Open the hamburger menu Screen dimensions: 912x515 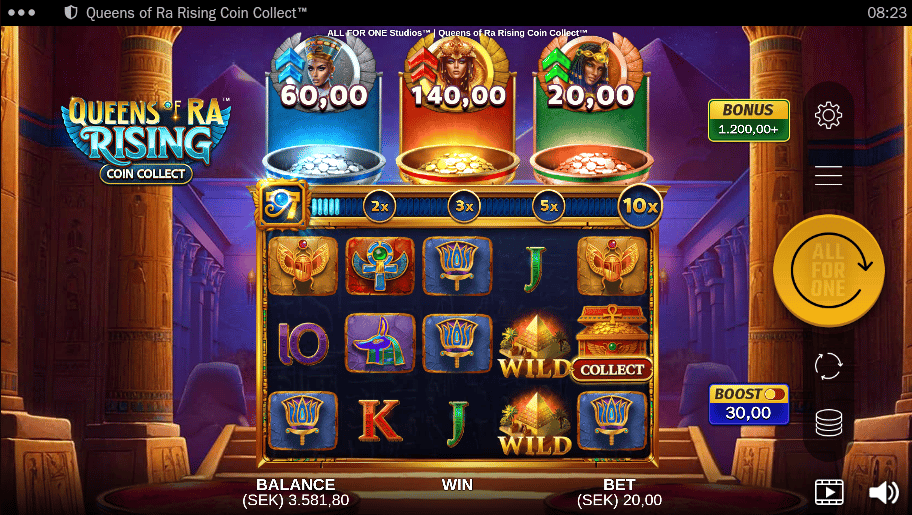click(x=828, y=175)
